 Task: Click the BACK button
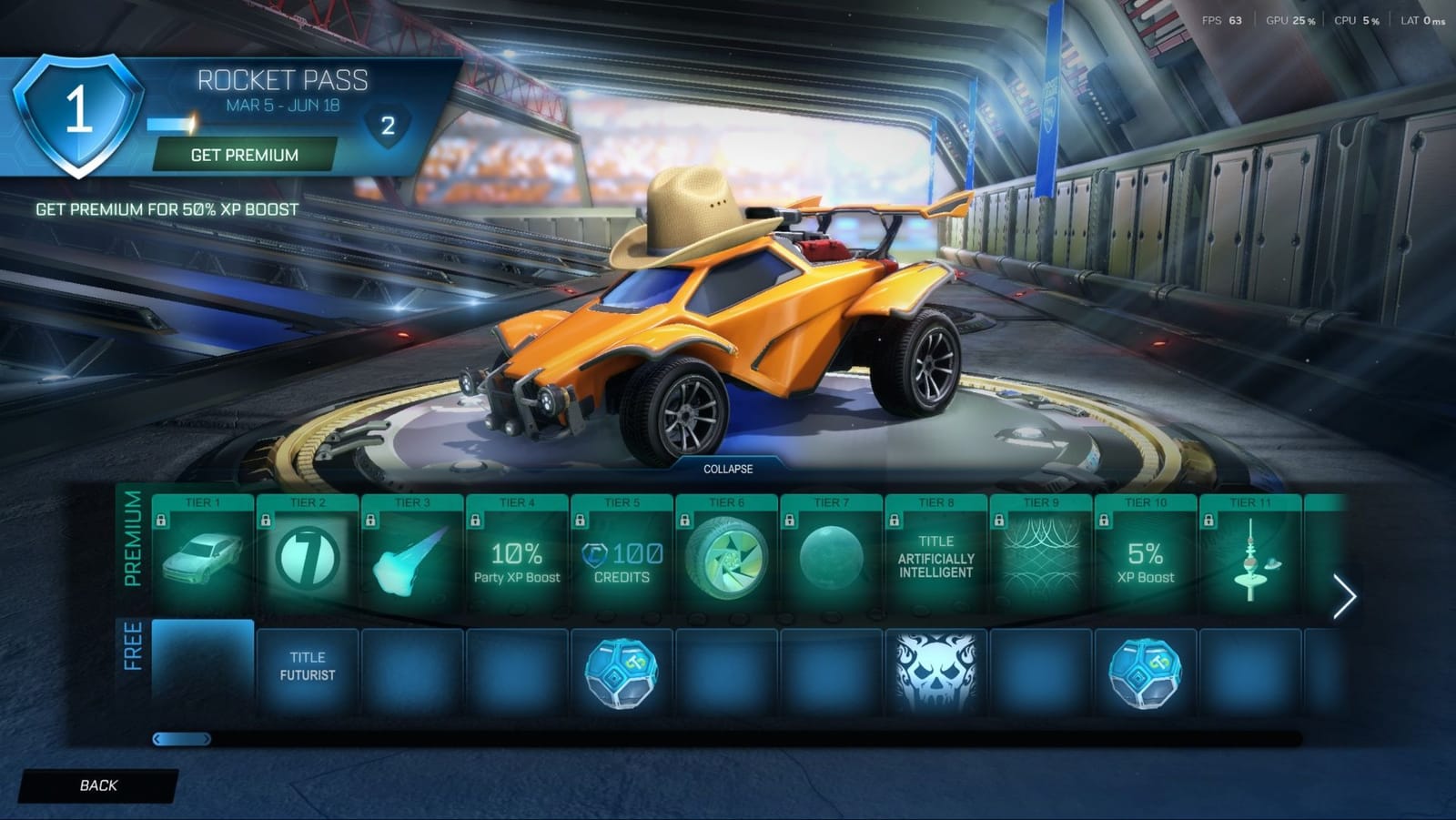[100, 784]
